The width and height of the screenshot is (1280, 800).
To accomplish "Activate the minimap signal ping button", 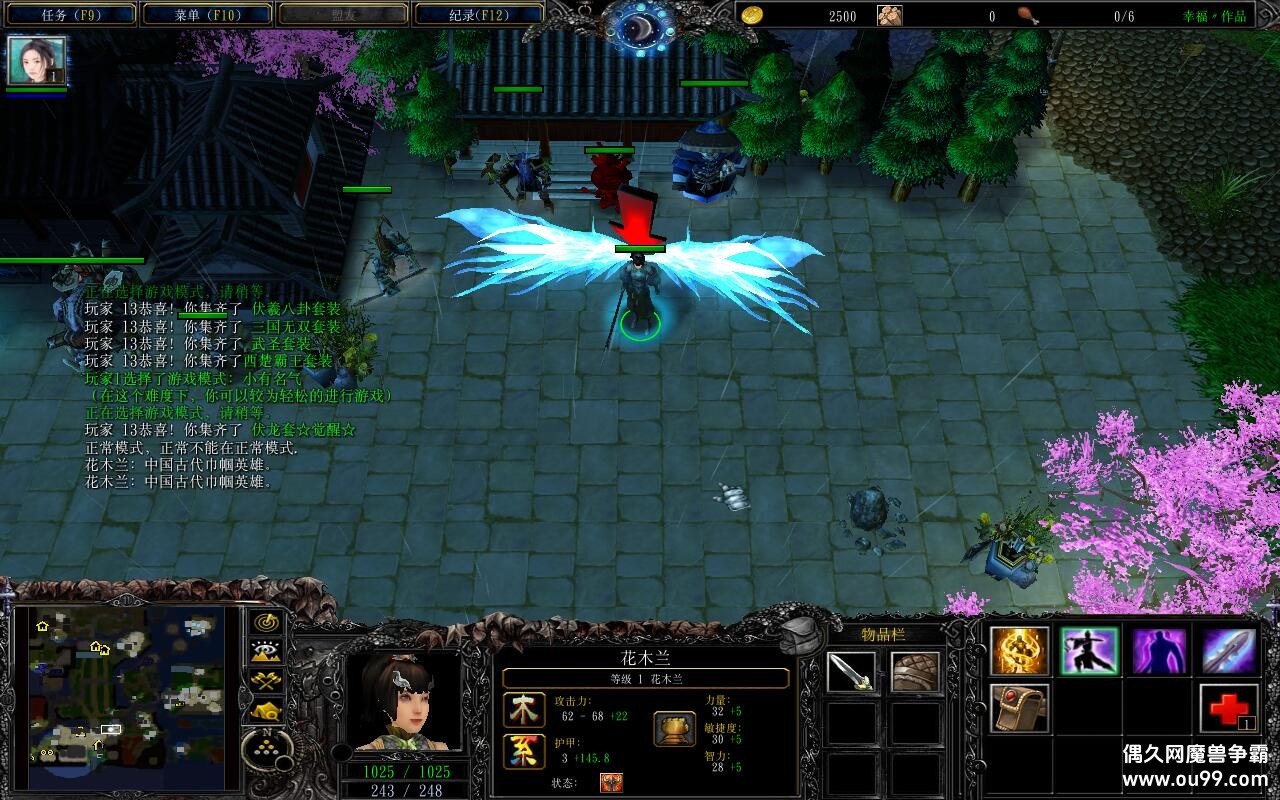I will [266, 623].
